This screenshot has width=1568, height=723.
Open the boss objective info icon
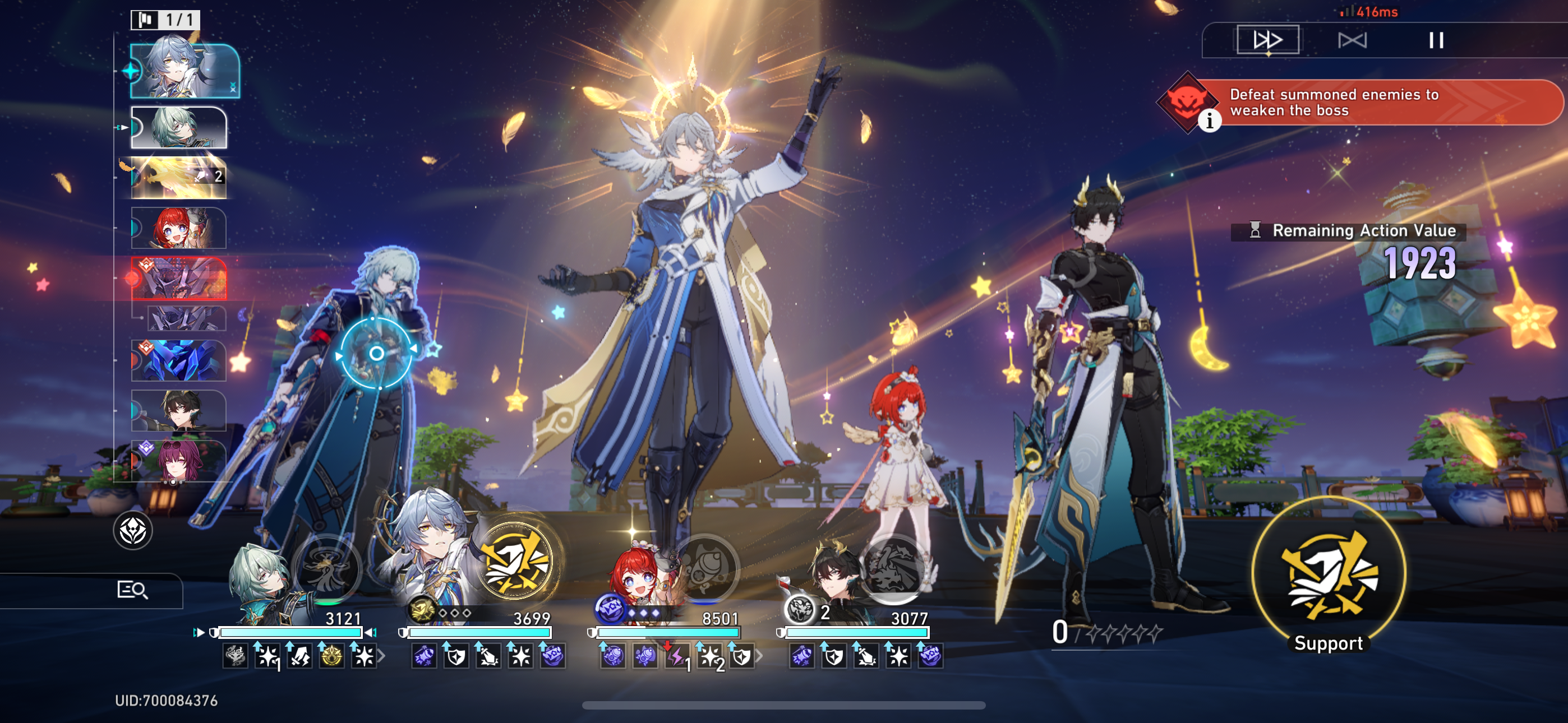click(x=1209, y=121)
